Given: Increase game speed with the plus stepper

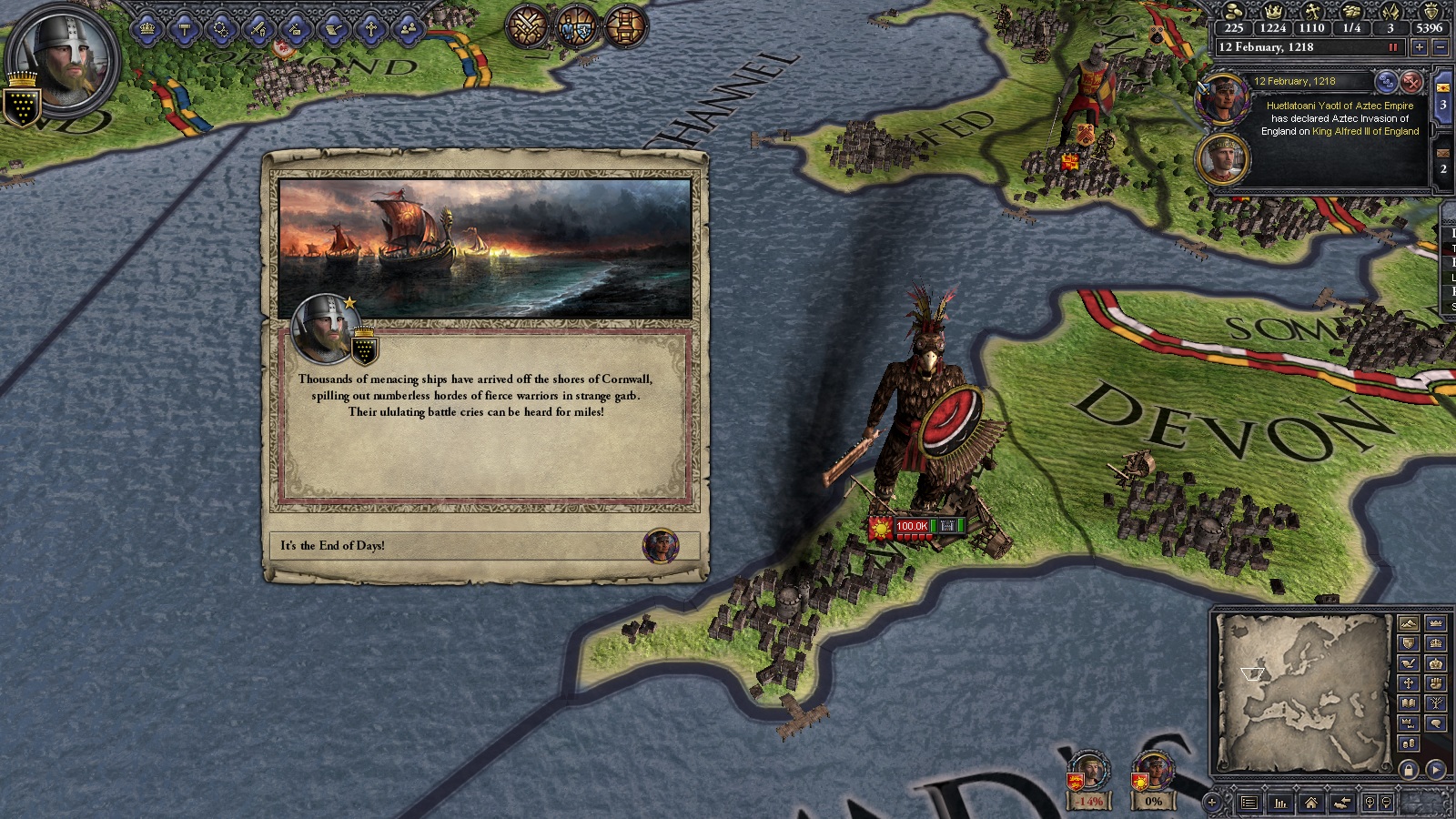Looking at the screenshot, I should click(1420, 47).
